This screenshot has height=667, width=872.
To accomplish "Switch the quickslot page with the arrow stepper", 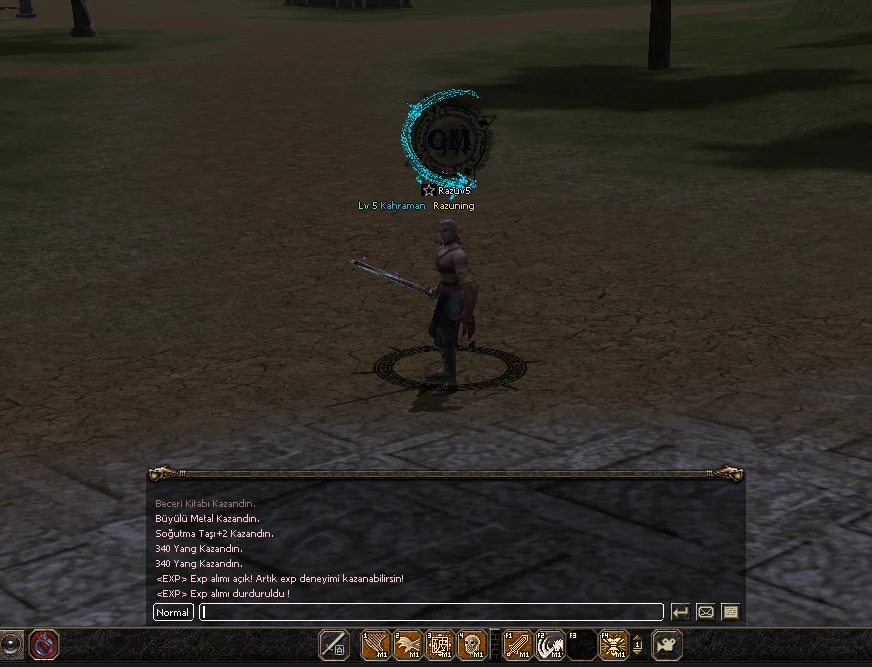I will click(638, 645).
